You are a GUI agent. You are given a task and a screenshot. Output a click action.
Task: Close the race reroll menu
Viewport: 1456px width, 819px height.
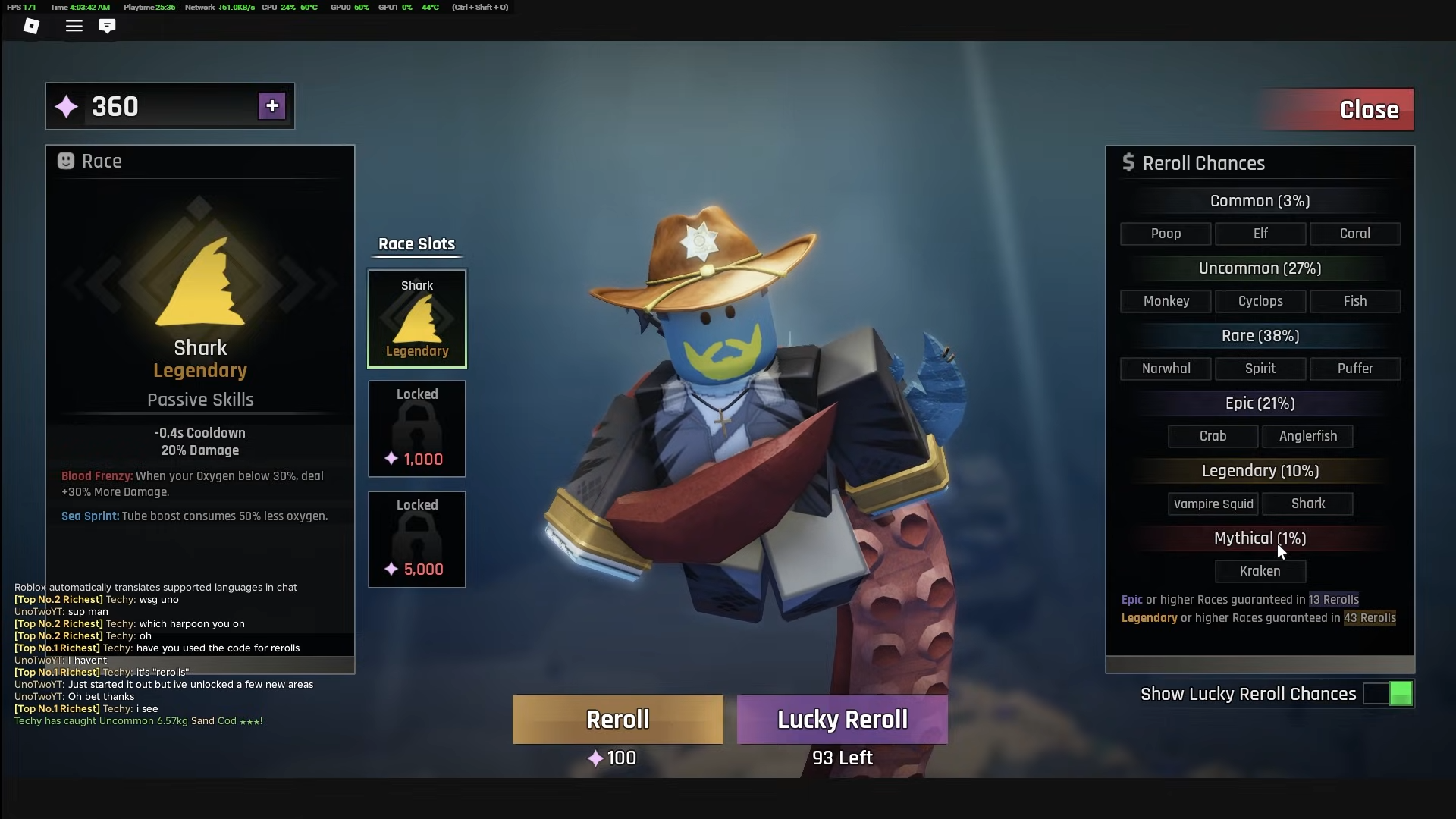click(x=1367, y=110)
